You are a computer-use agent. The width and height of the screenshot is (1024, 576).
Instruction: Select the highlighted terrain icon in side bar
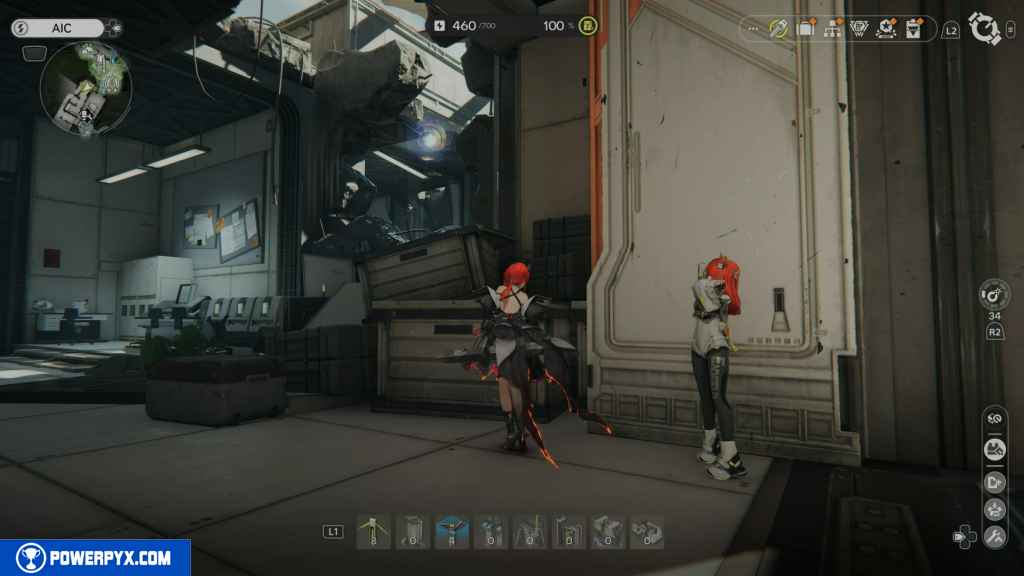click(x=995, y=449)
